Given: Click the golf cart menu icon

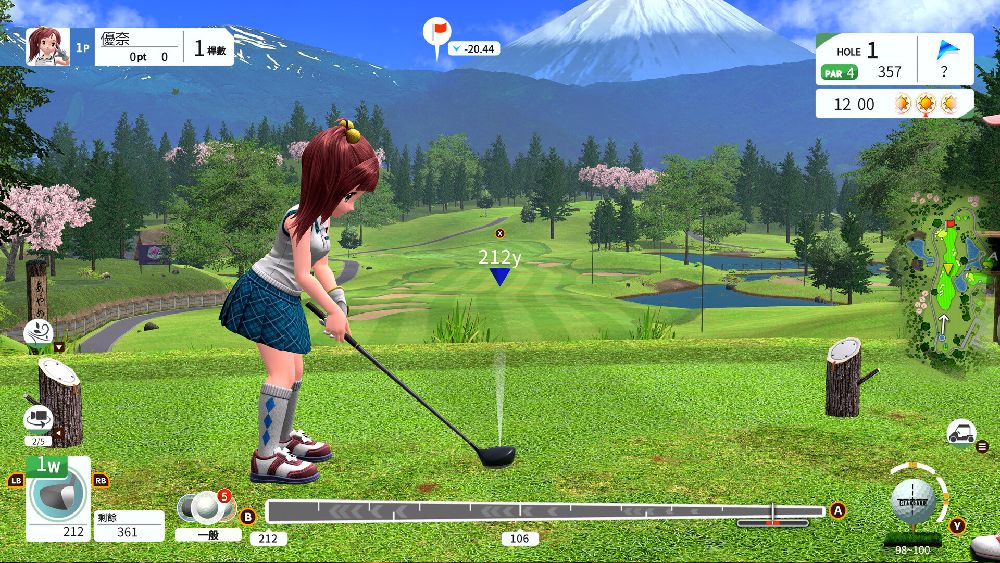Looking at the screenshot, I should [961, 432].
